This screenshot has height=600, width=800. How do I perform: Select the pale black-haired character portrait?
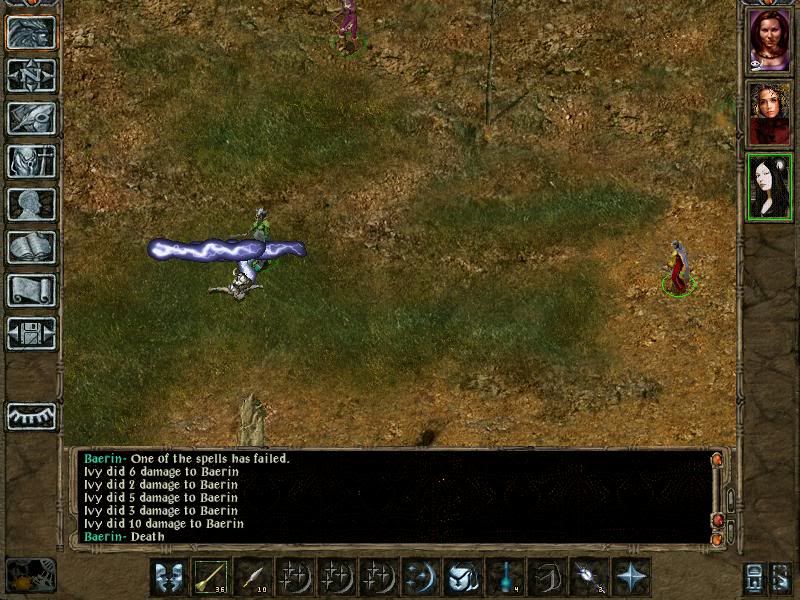(x=769, y=186)
